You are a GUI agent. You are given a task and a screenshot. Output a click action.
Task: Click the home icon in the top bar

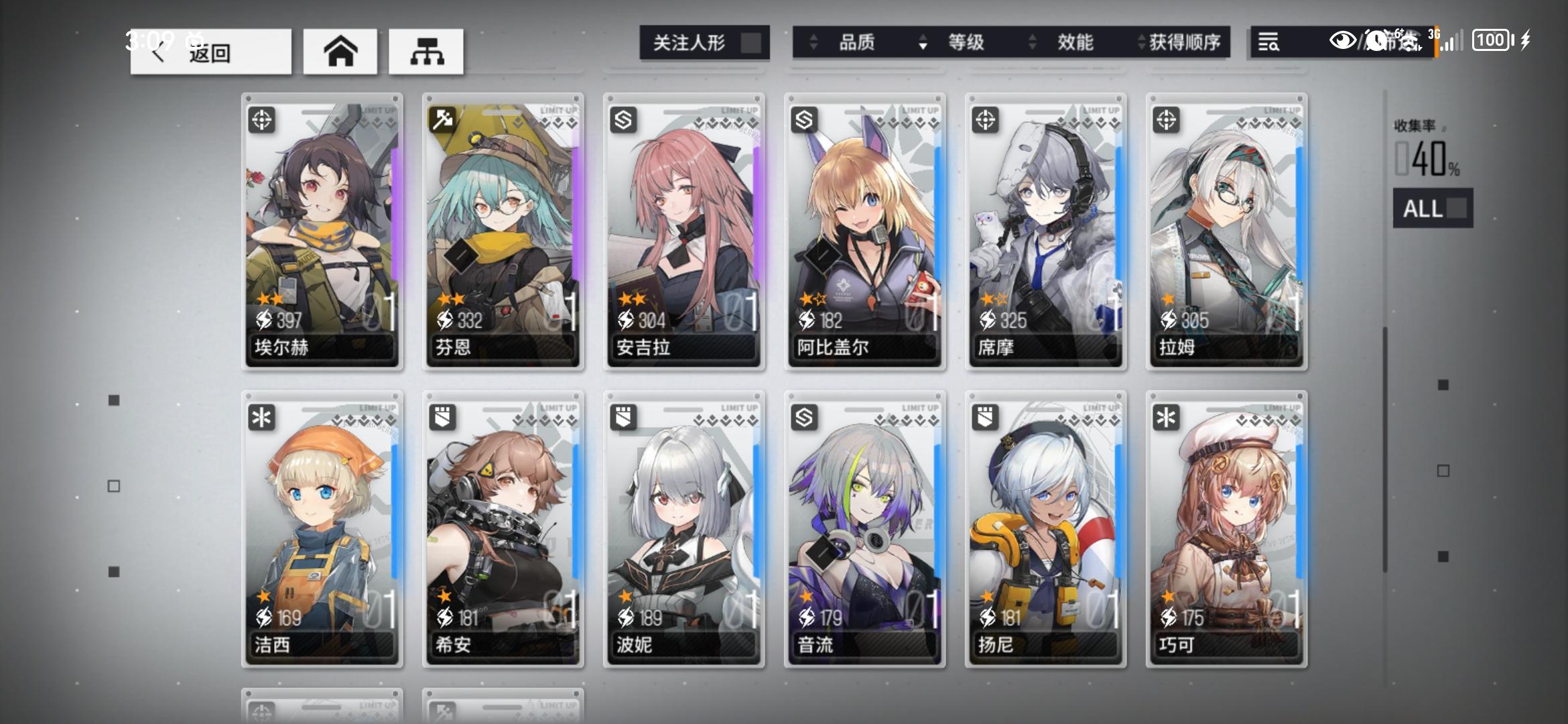point(340,50)
